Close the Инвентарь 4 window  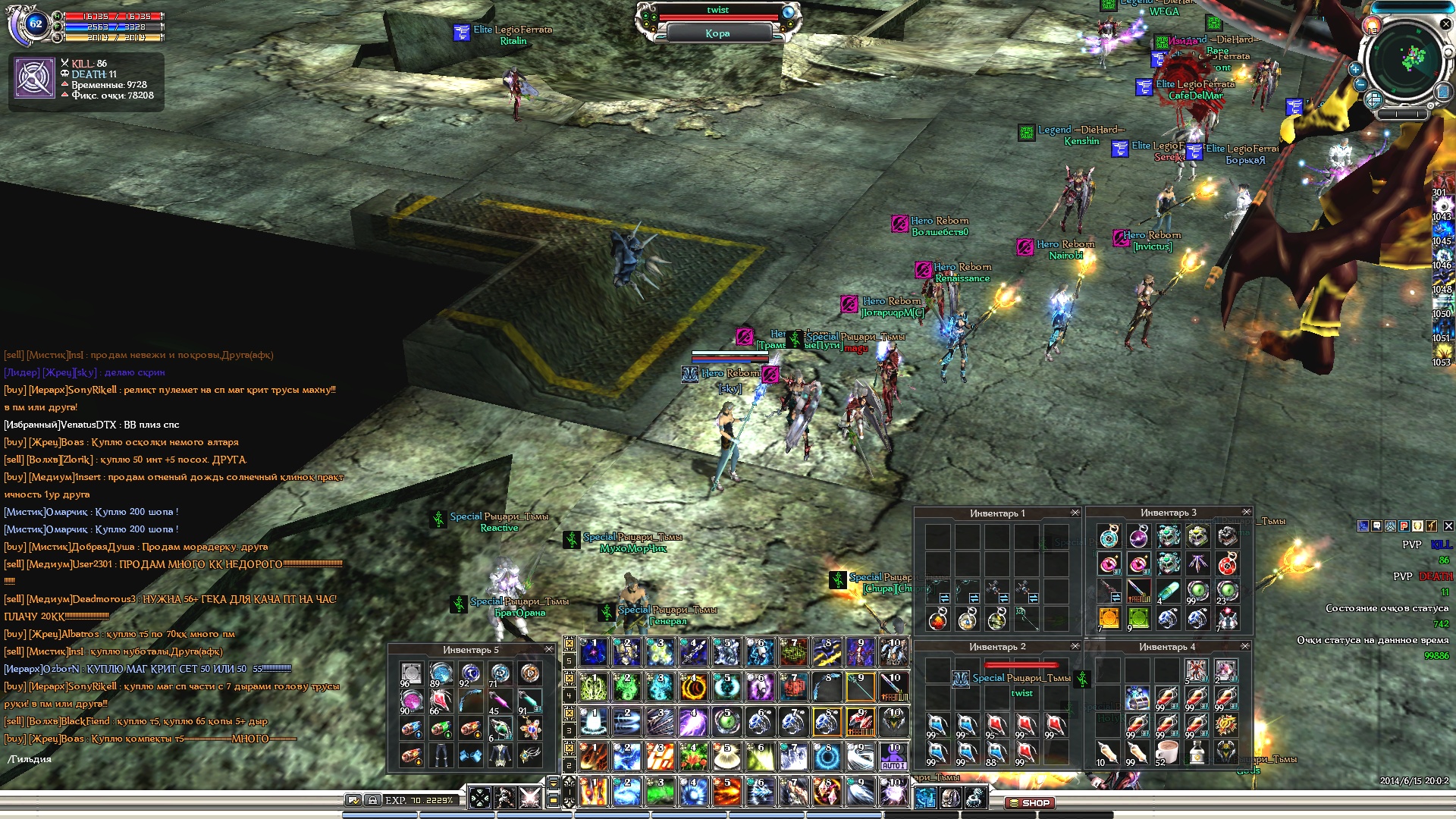click(x=1244, y=646)
